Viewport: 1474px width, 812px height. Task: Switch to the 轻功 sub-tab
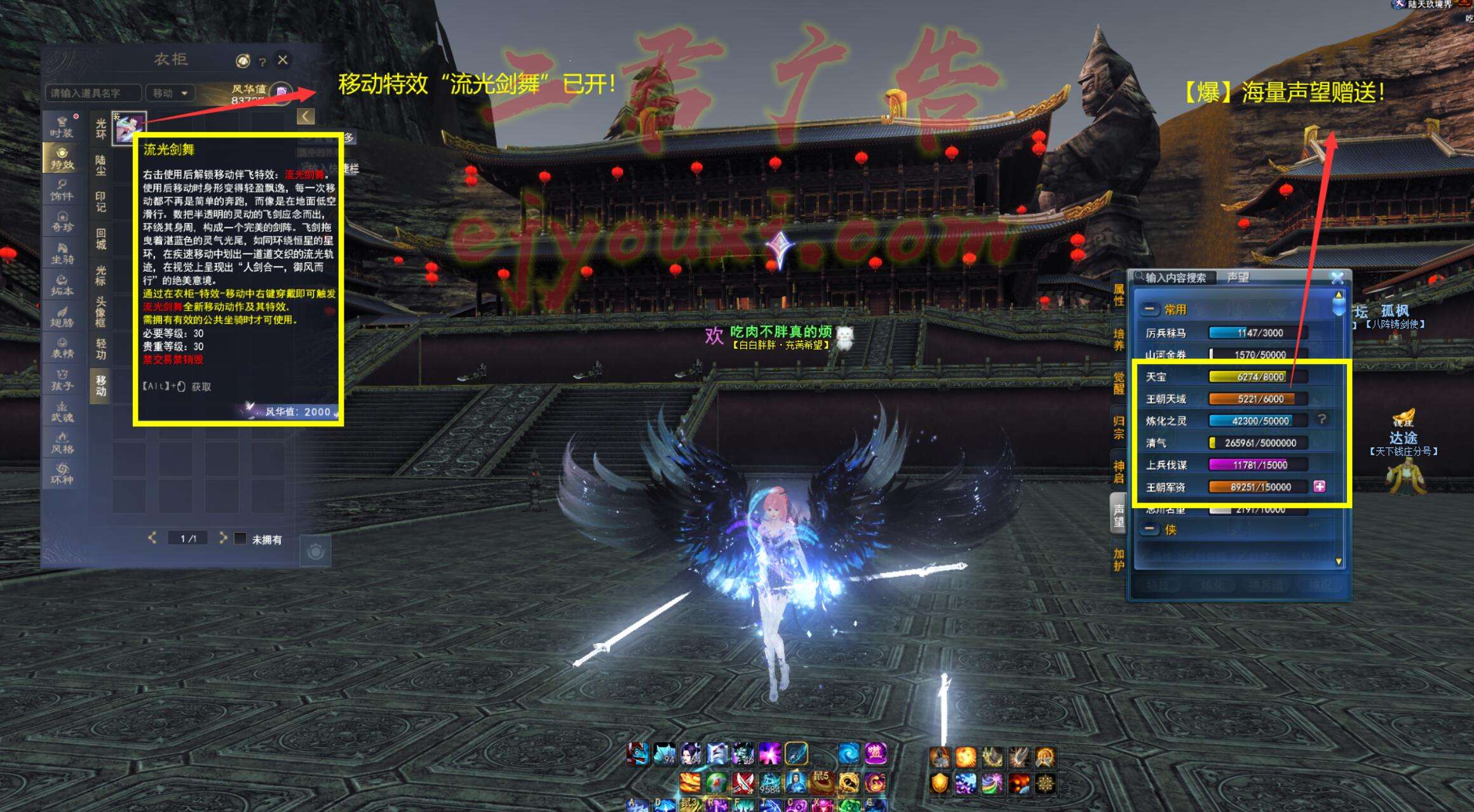pyautogui.click(x=100, y=349)
